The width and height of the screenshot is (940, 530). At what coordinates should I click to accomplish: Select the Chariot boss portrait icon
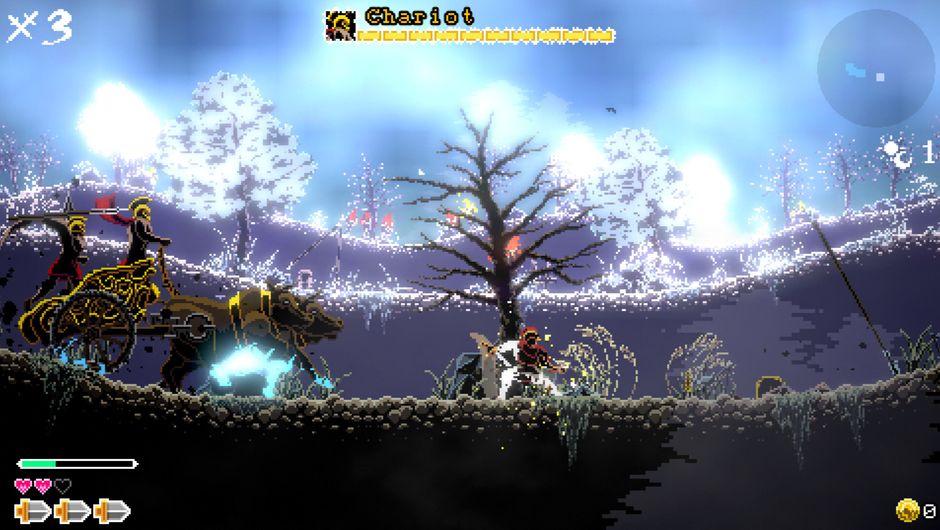pos(341,25)
